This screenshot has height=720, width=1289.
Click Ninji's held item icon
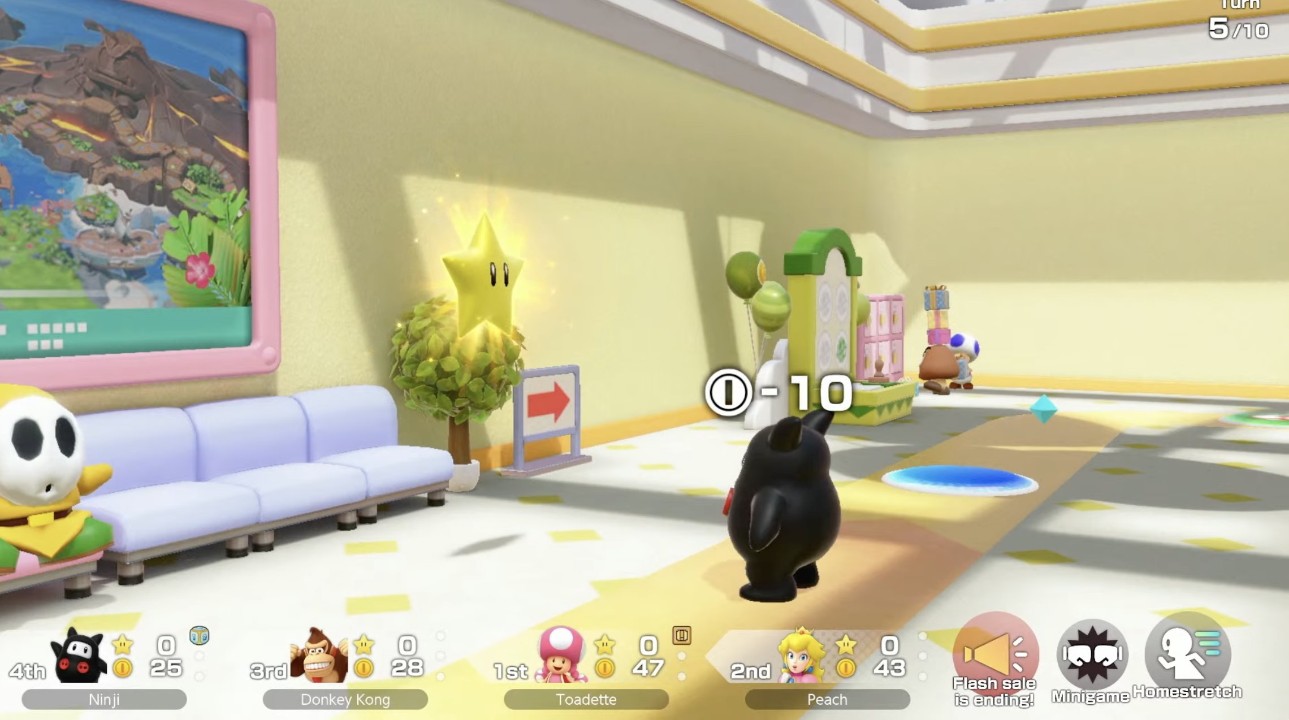pyautogui.click(x=199, y=634)
